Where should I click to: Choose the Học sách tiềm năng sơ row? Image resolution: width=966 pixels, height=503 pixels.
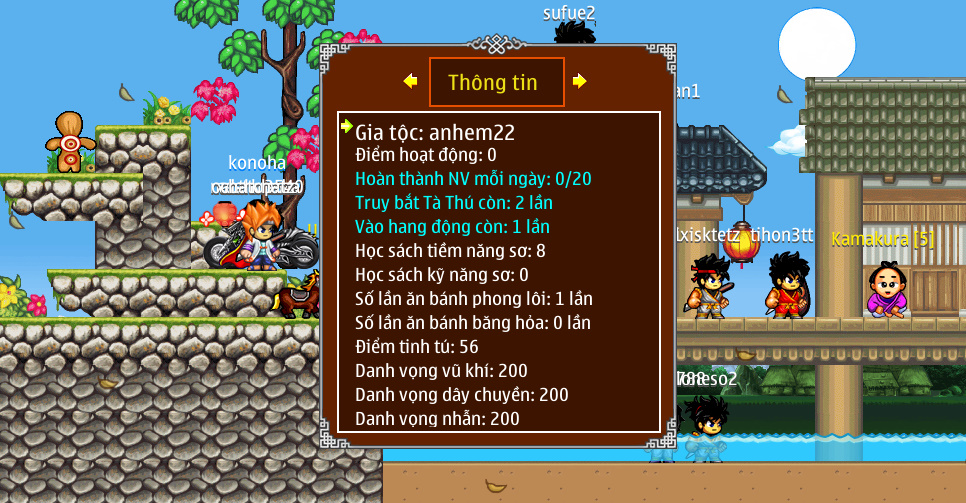point(450,250)
